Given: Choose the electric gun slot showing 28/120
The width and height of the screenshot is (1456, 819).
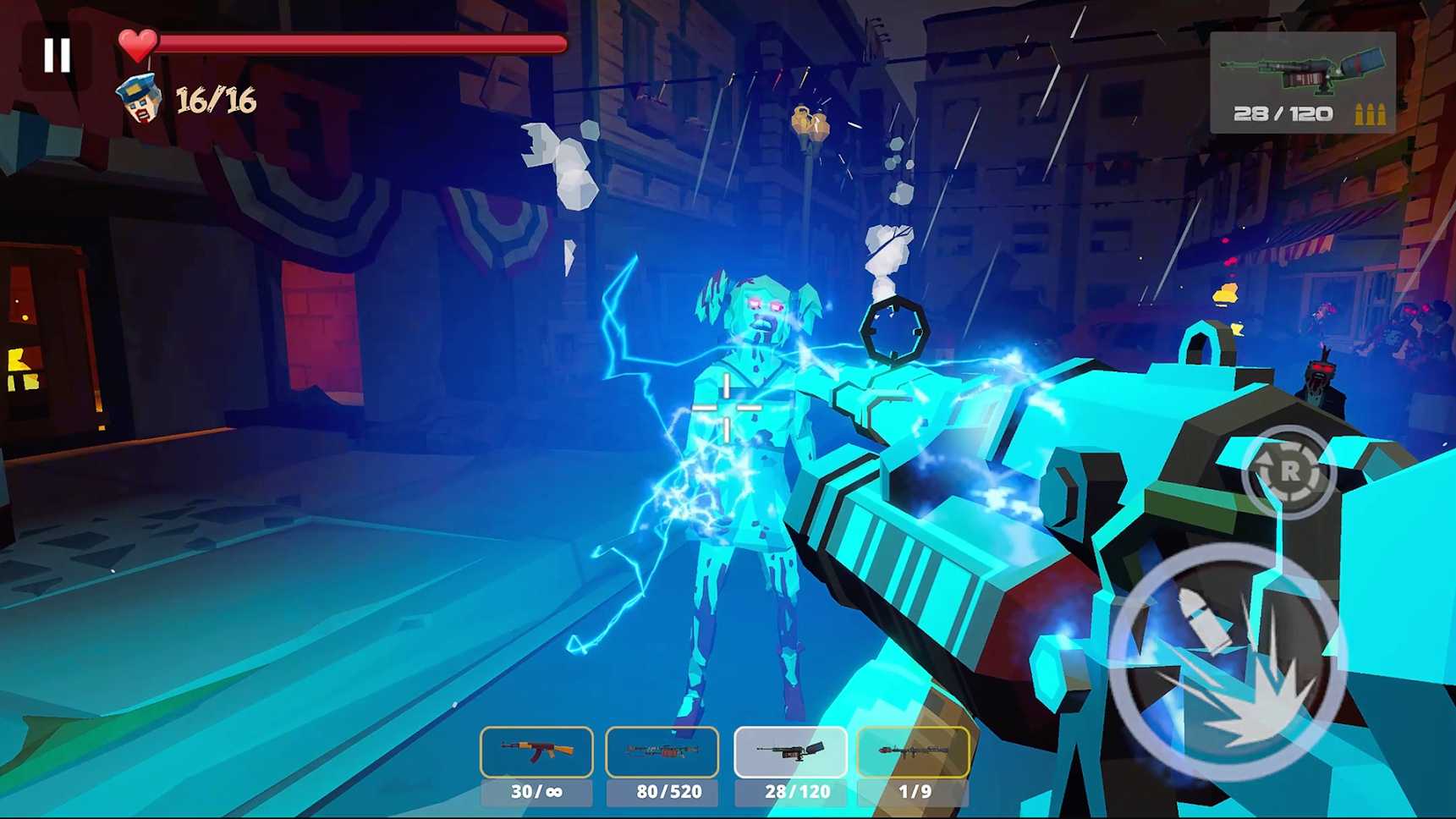Looking at the screenshot, I should [x=790, y=752].
